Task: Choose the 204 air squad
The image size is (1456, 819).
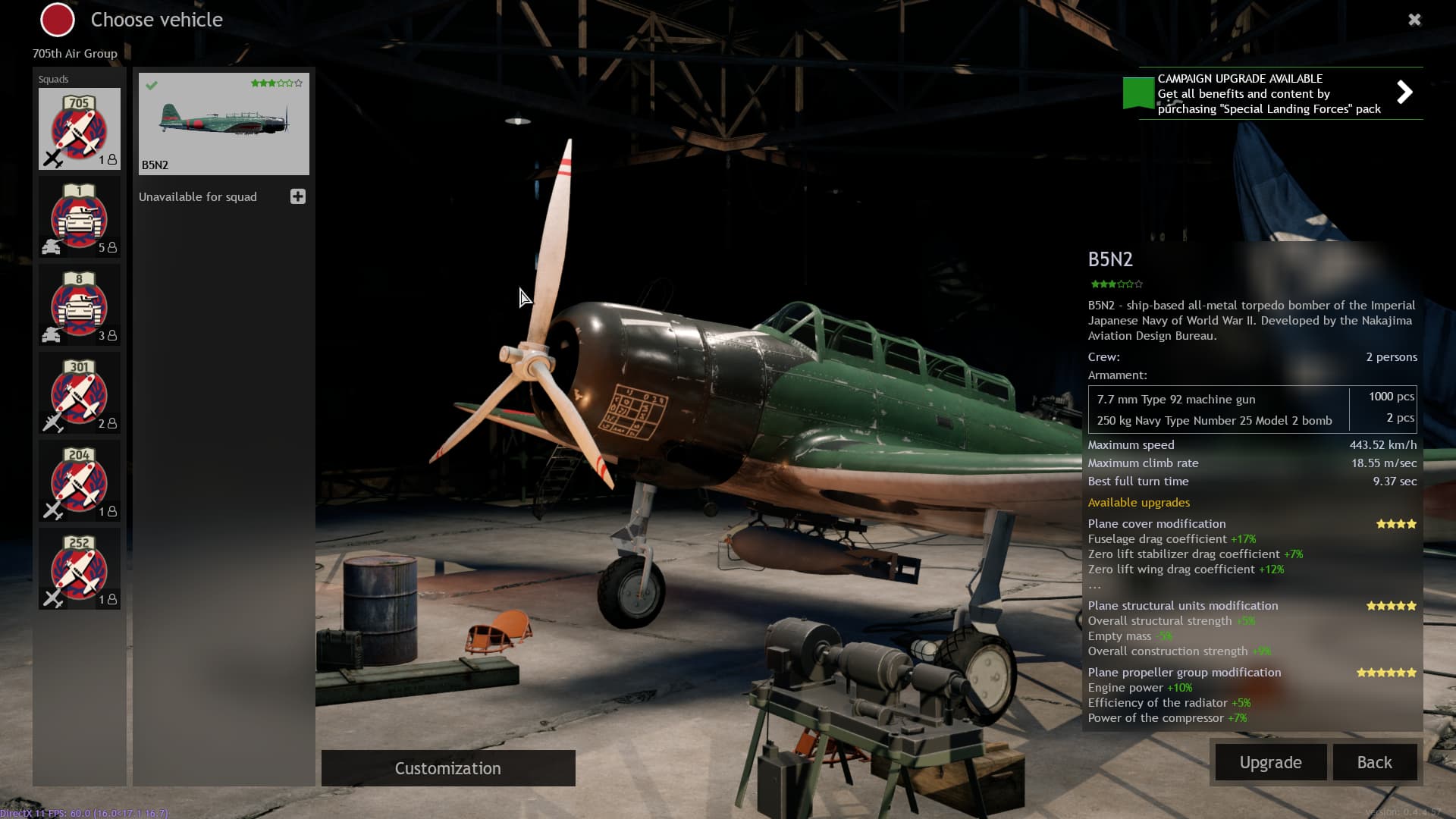Action: 80,482
